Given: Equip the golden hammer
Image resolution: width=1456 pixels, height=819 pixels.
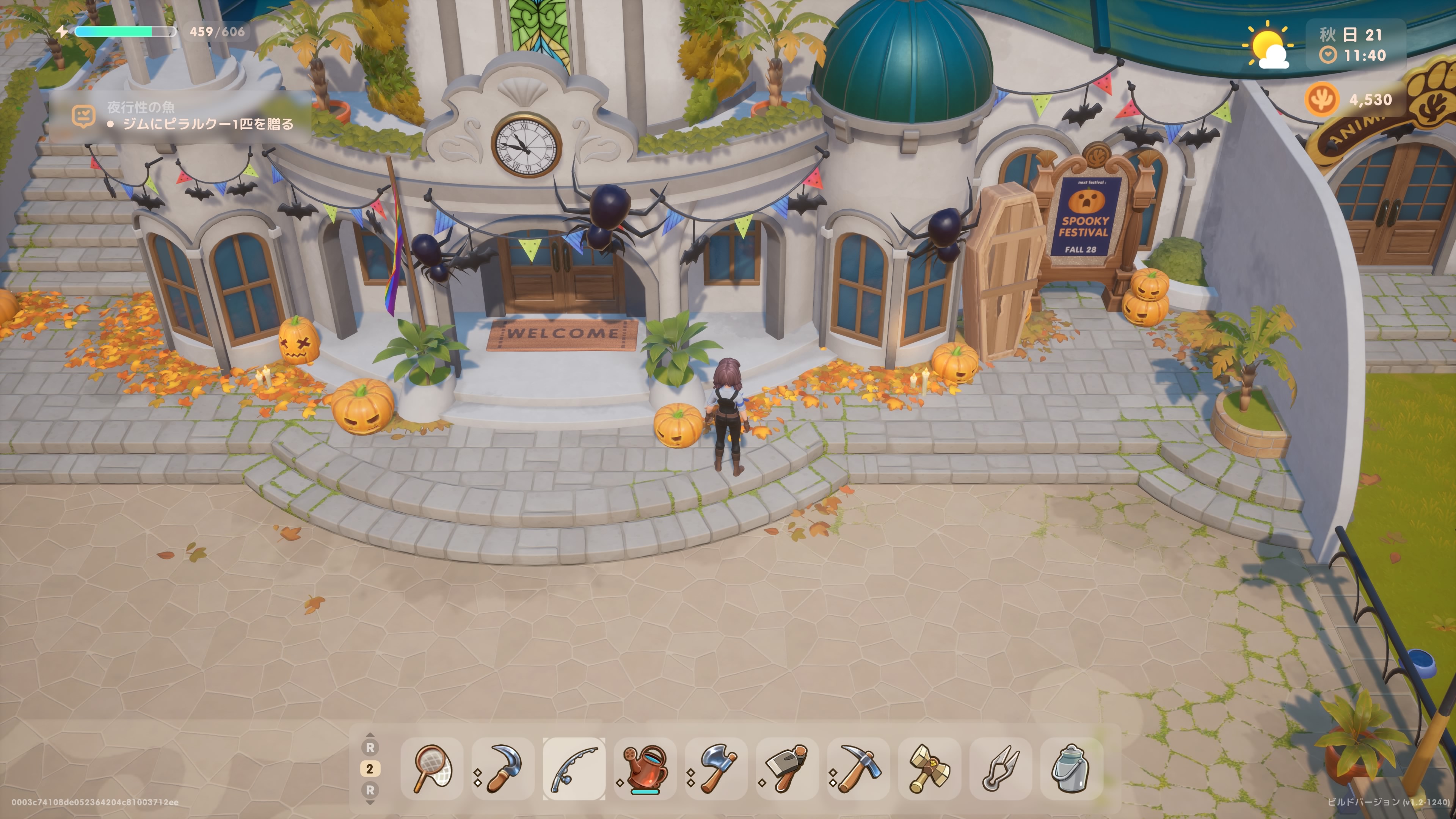Looking at the screenshot, I should pos(929,768).
